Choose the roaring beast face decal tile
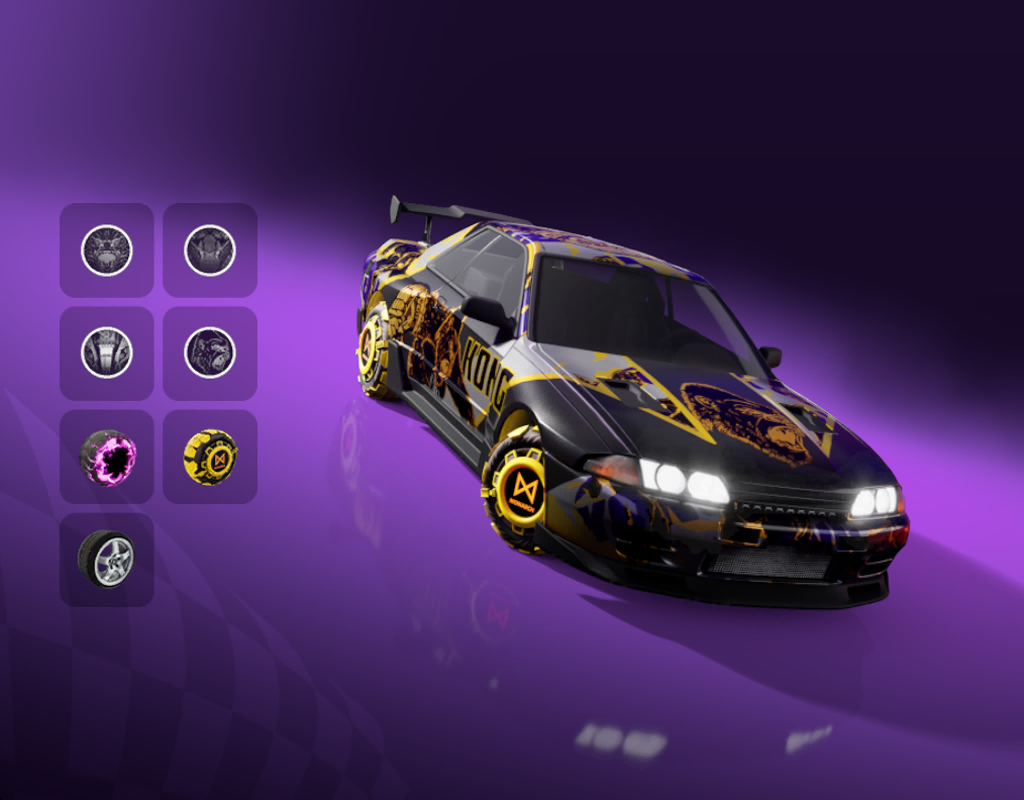The width and height of the screenshot is (1024, 800). (x=107, y=250)
